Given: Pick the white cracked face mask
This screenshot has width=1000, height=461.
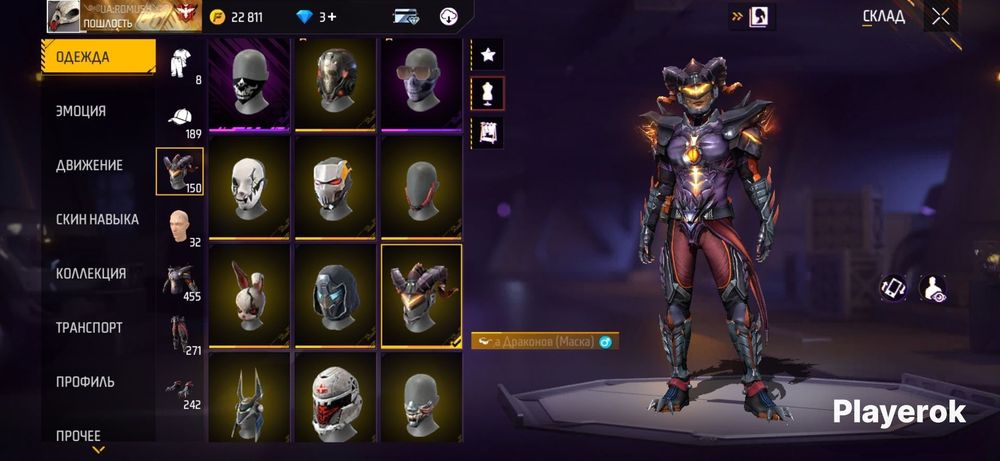Looking at the screenshot, I should point(250,190).
